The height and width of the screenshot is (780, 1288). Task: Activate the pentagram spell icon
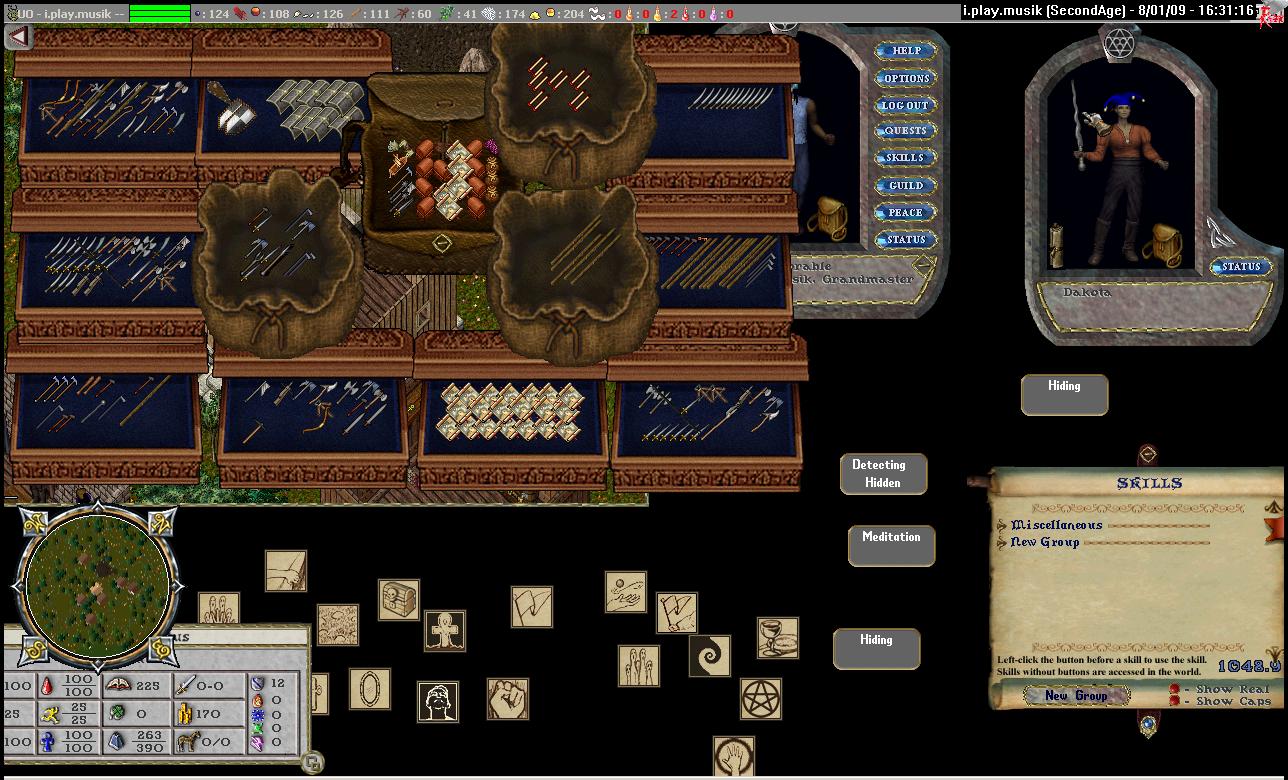pyautogui.click(x=761, y=698)
